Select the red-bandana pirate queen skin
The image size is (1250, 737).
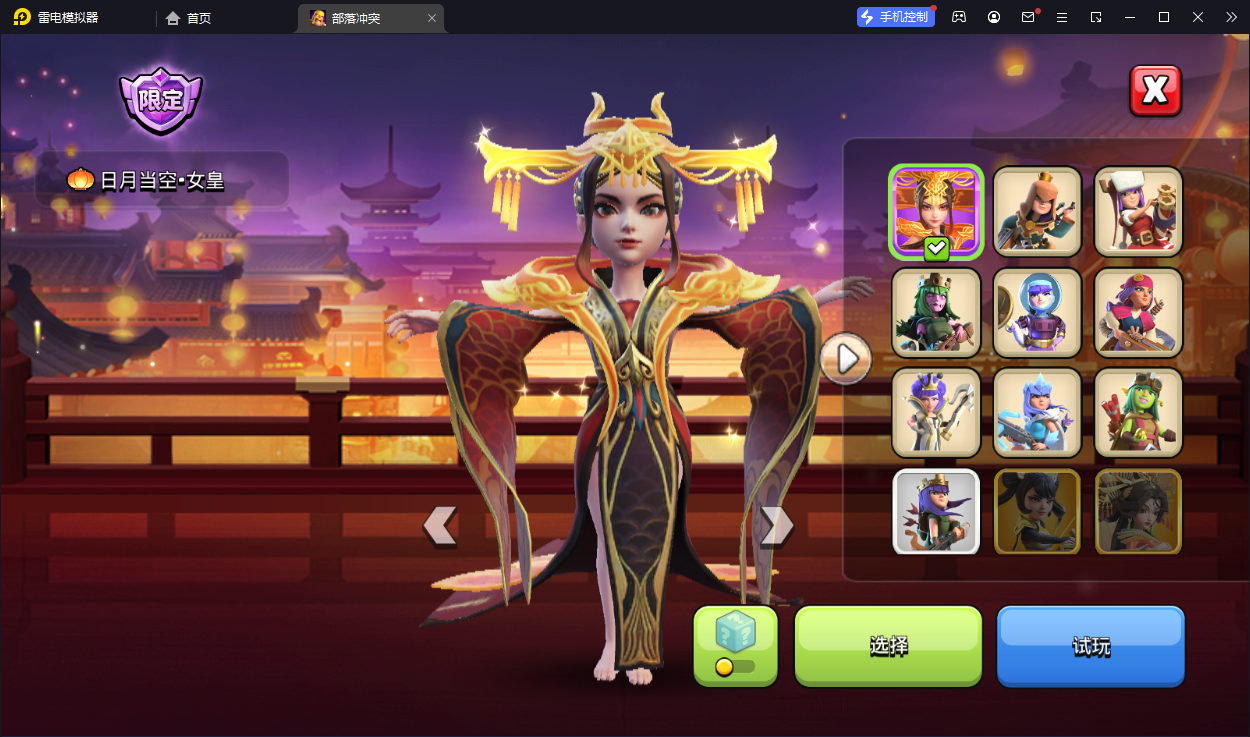(x=1138, y=312)
